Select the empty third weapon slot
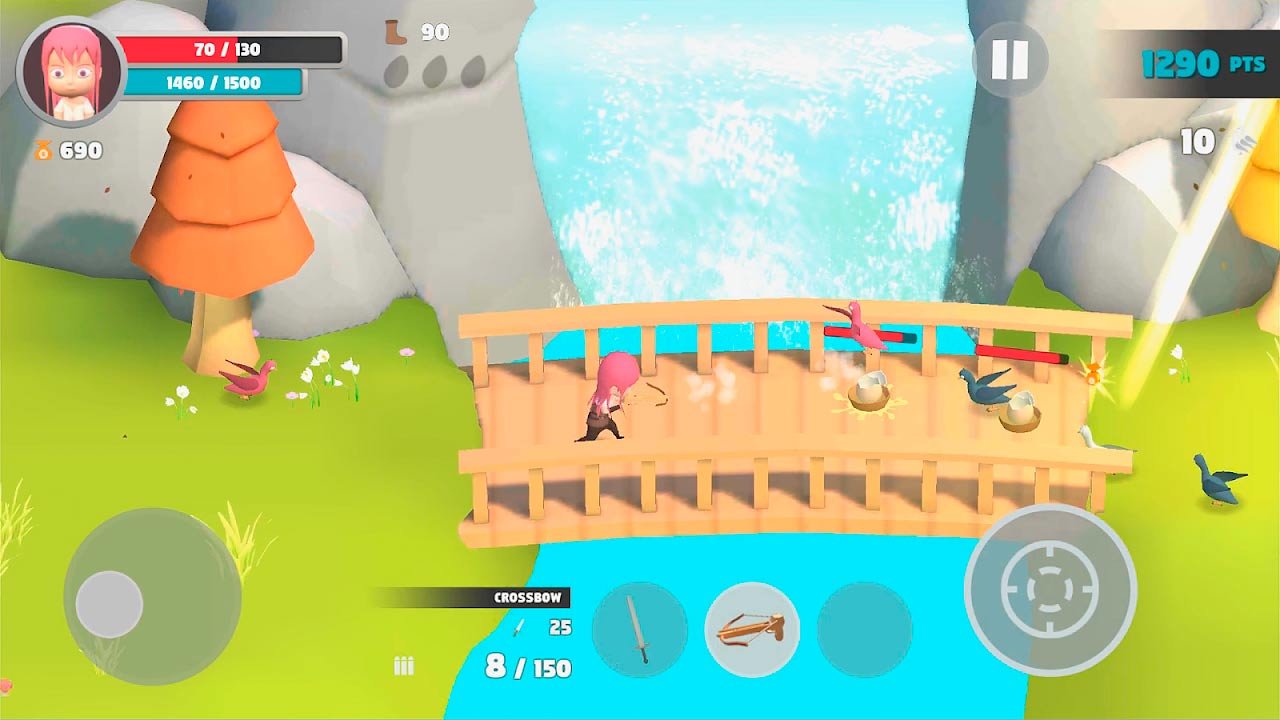This screenshot has width=1280, height=720. [864, 630]
